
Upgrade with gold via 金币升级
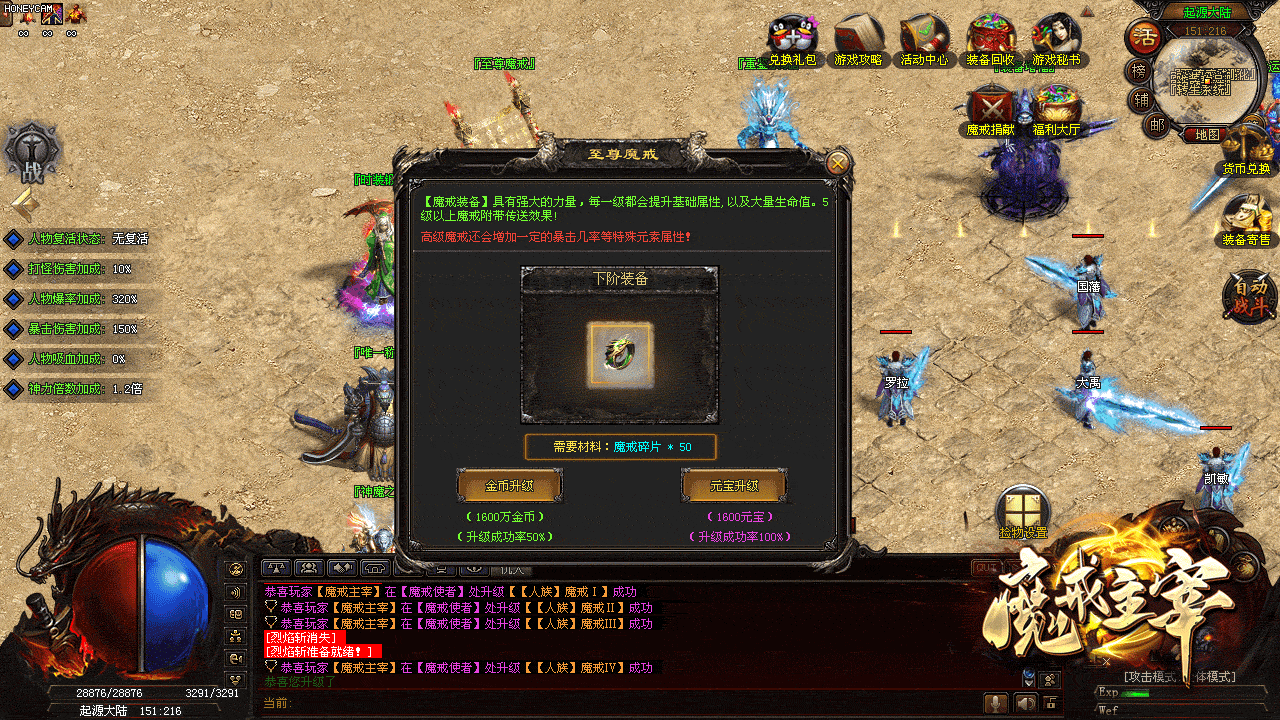point(510,486)
